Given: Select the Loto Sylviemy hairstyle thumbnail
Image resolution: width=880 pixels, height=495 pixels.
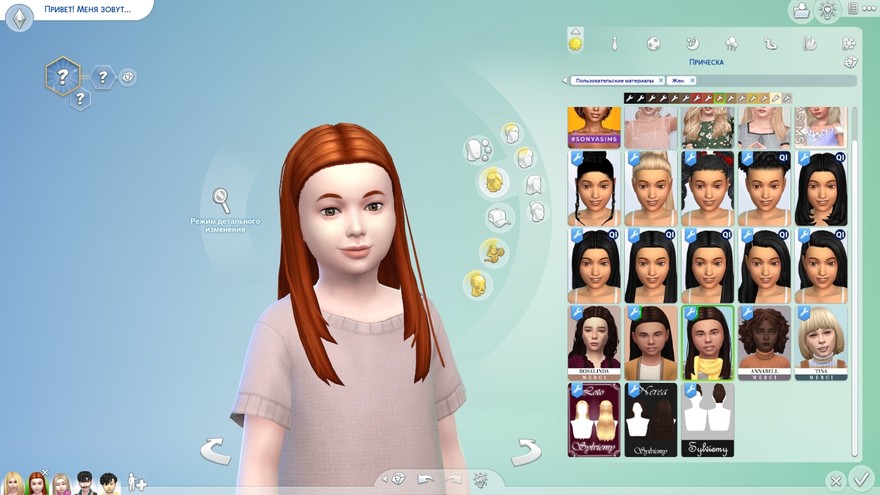Looking at the screenshot, I should (594, 419).
